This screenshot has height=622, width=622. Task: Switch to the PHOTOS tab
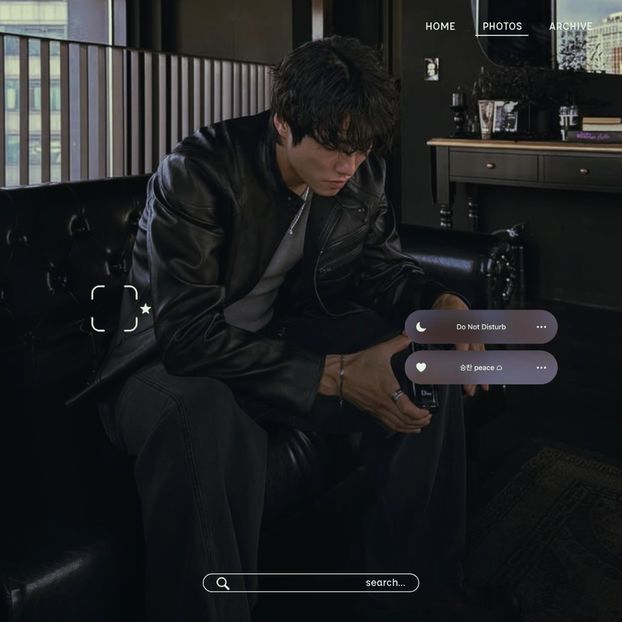coord(502,26)
